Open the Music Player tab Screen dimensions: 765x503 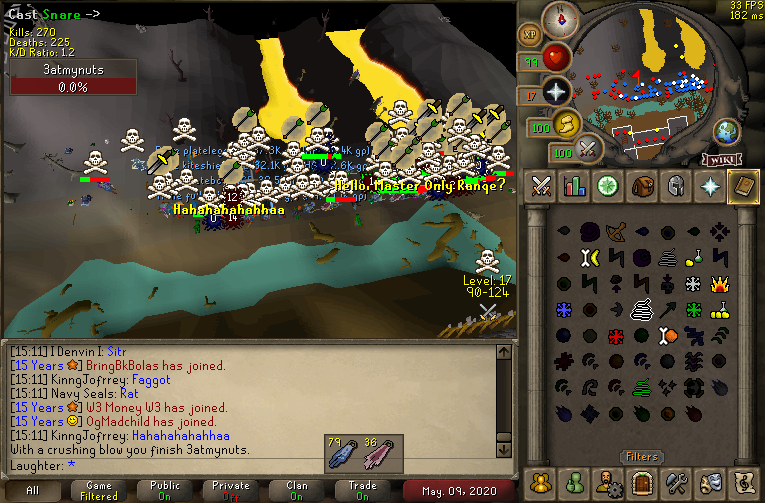[741, 482]
